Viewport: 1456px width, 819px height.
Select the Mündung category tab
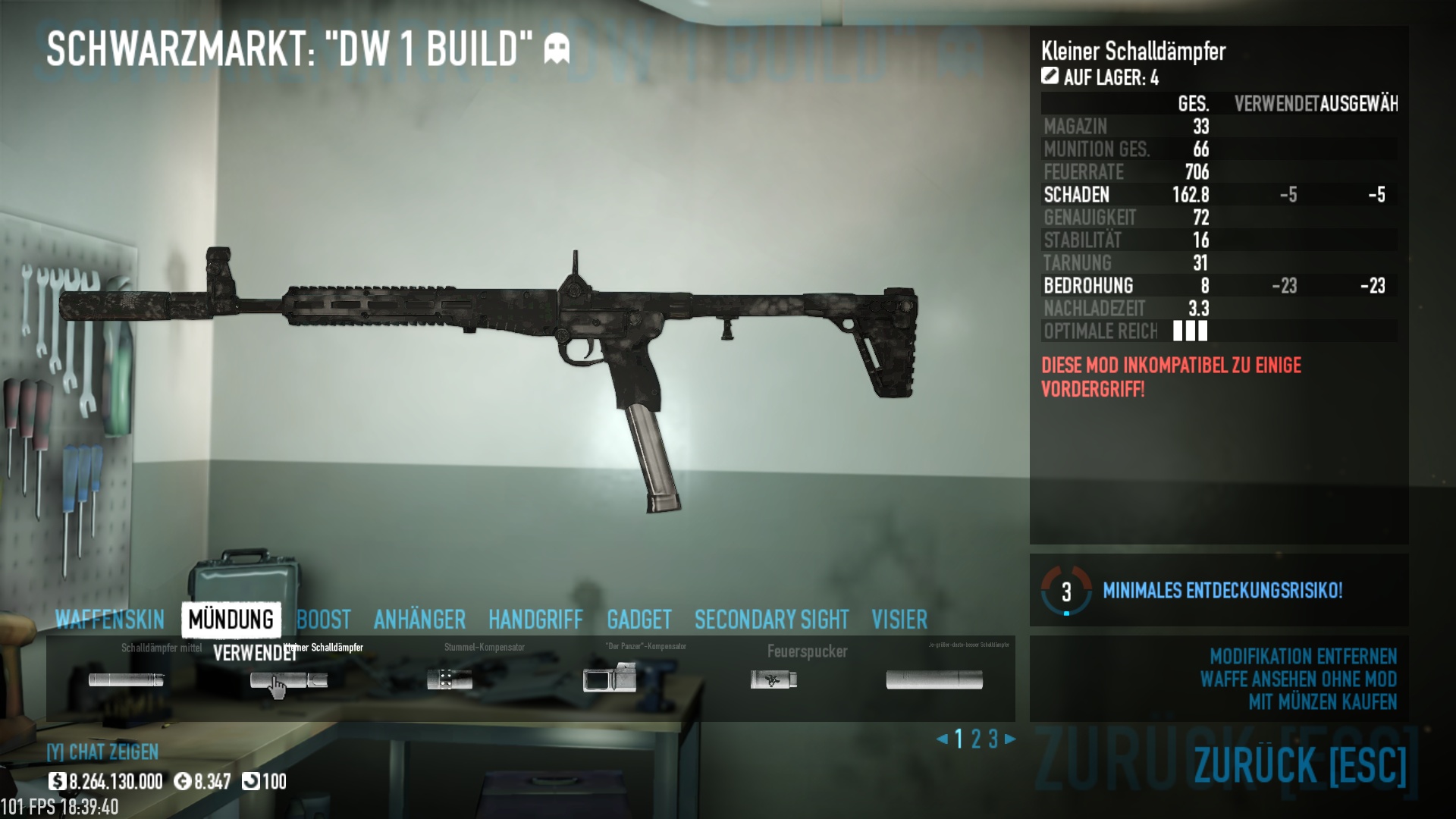tap(231, 620)
